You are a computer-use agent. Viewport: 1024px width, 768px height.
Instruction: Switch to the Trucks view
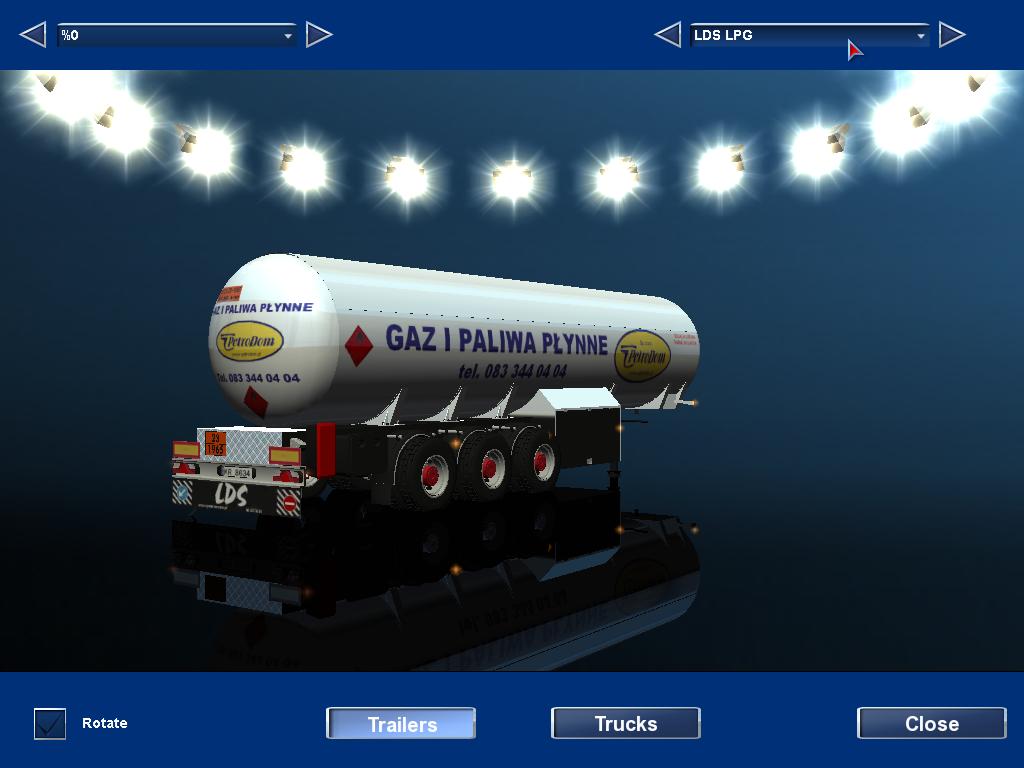tap(625, 723)
